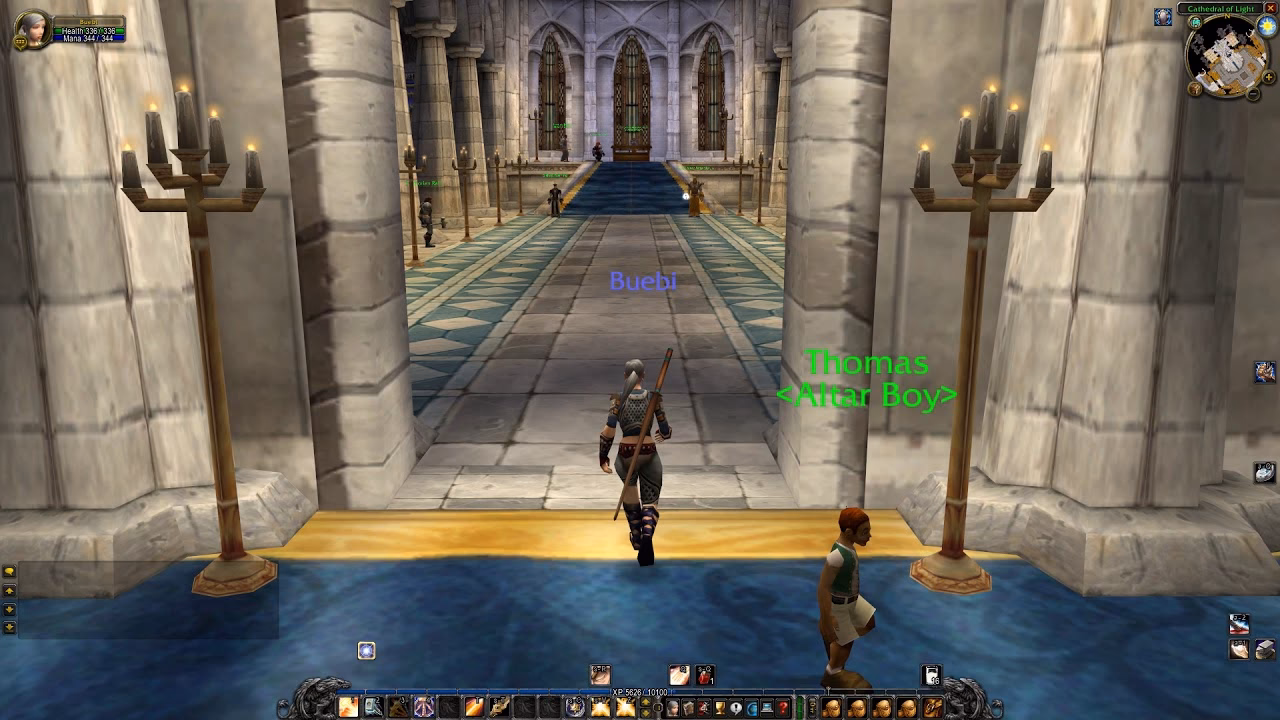The image size is (1280, 720).
Task: Close the Cathedral of Light zone banner
Action: [1271, 8]
